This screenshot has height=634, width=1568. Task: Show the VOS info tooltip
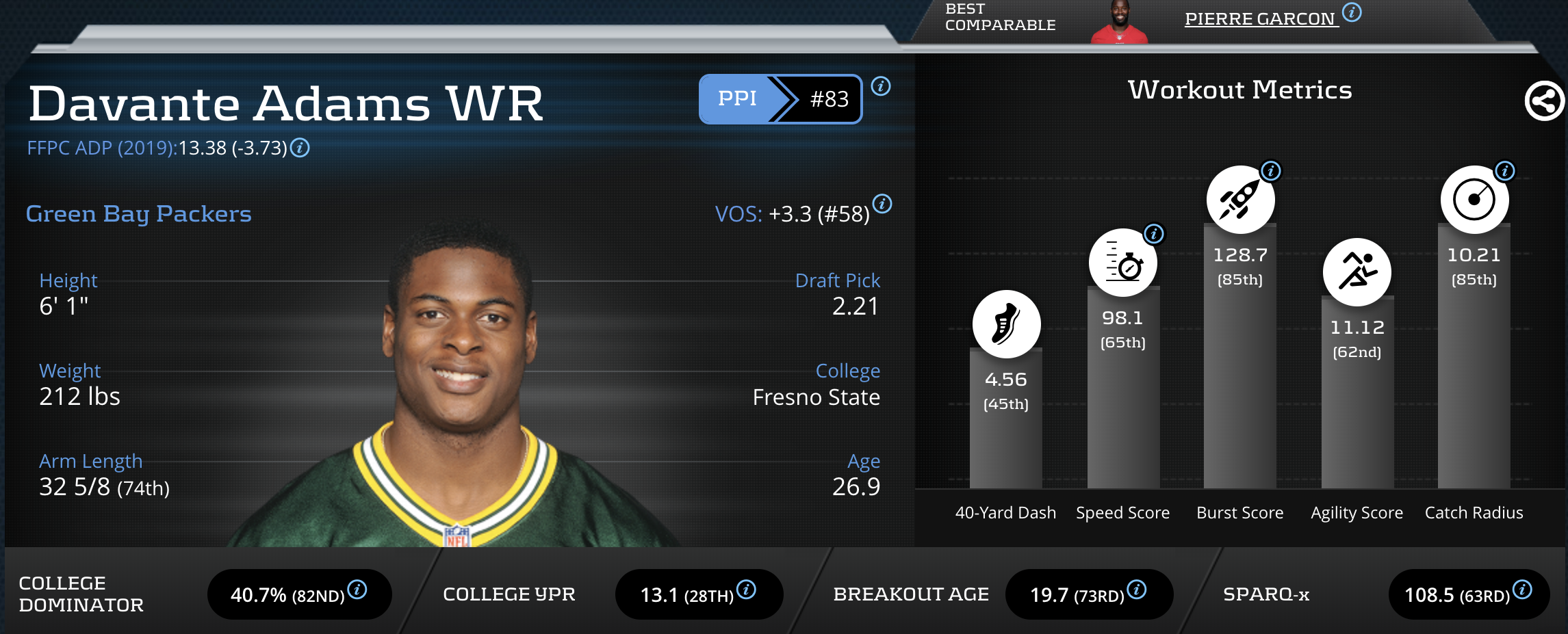[x=882, y=204]
